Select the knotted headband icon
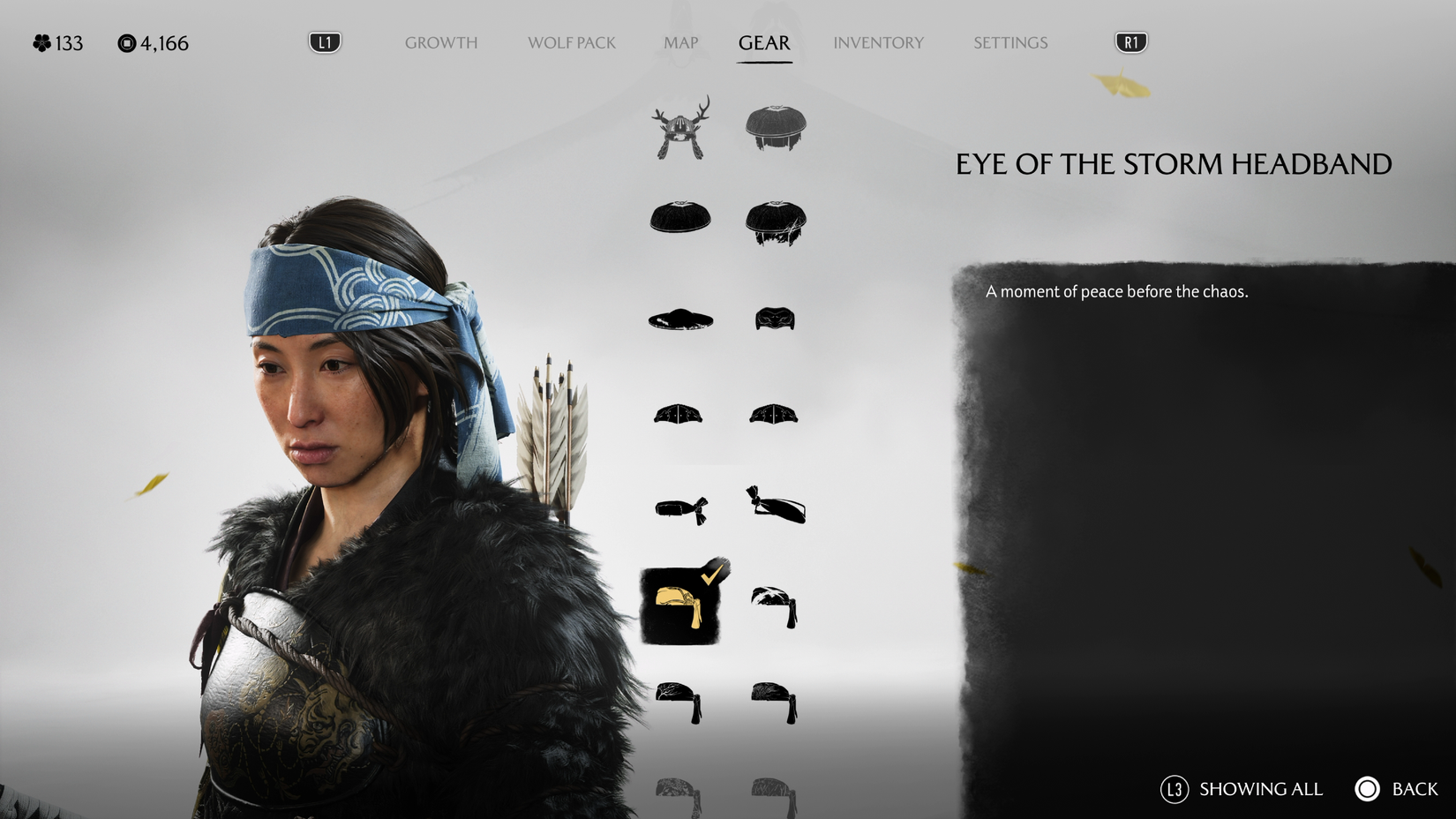This screenshot has height=819, width=1456. [x=679, y=509]
